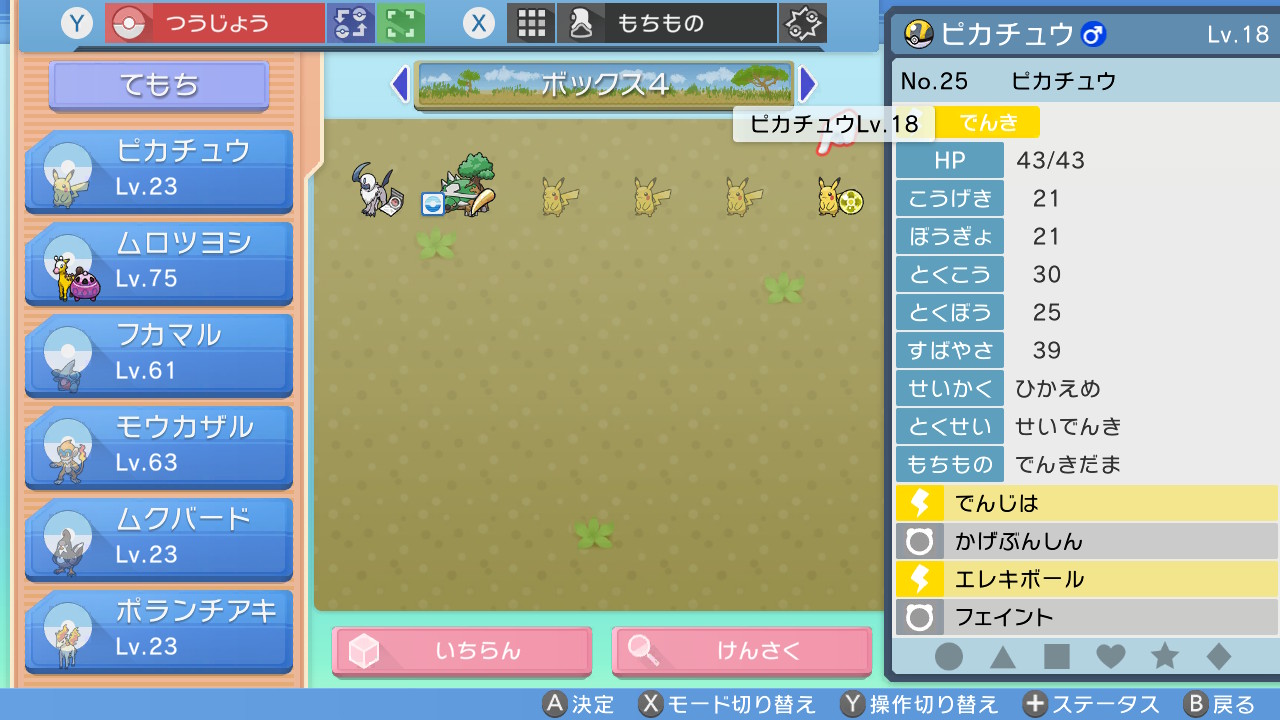The height and width of the screenshot is (720, 1280).
Task: Click the normal type icon beside フェイント
Action: 918,617
